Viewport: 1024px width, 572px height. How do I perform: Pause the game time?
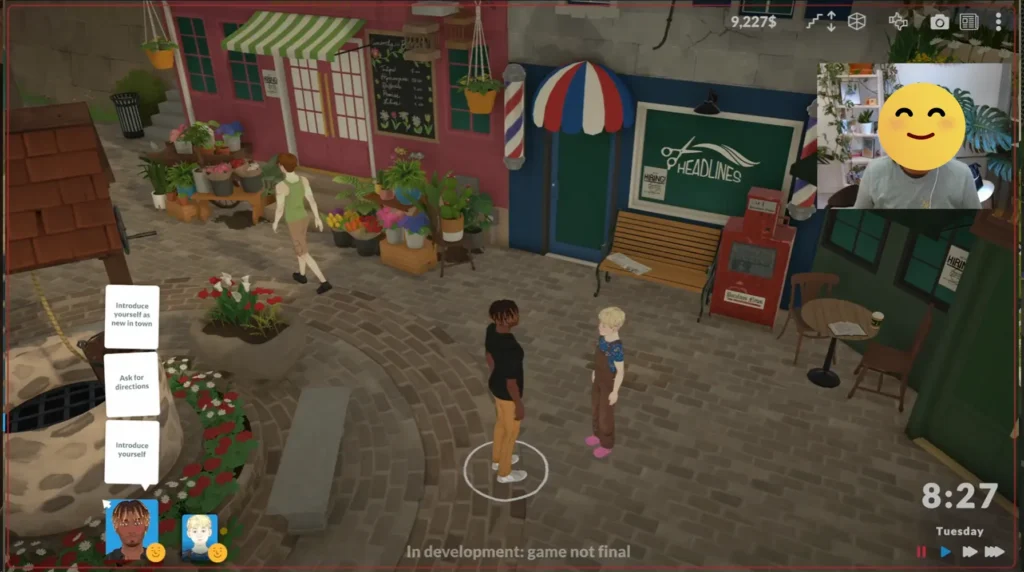click(x=921, y=551)
